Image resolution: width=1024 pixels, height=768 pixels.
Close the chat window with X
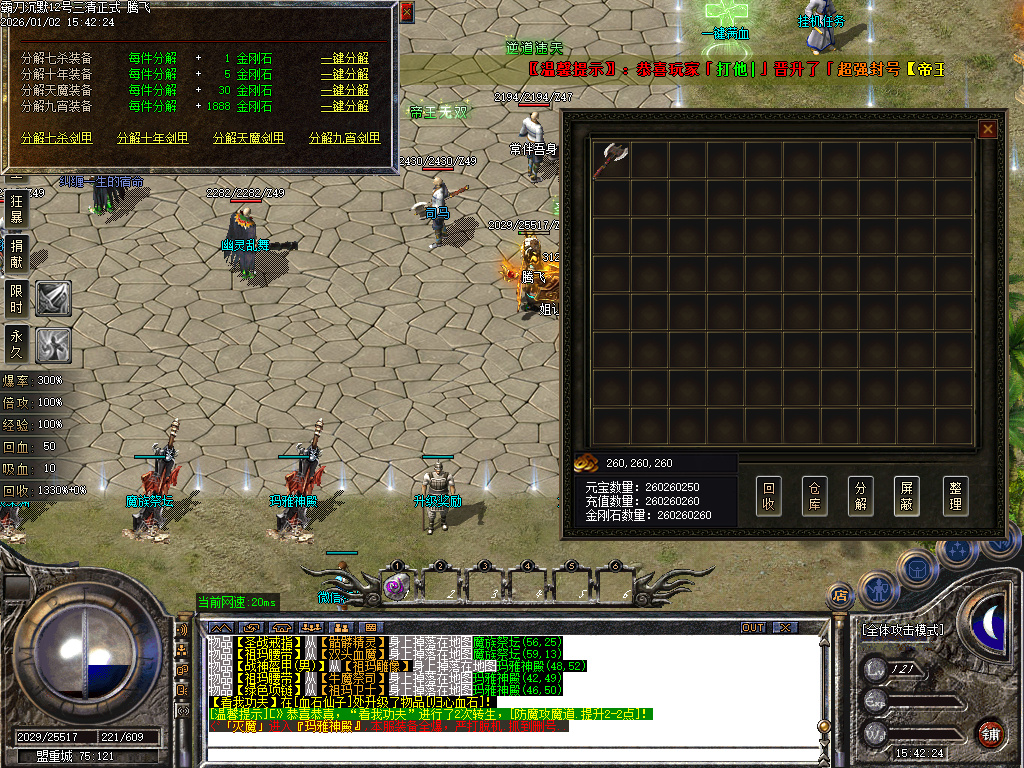tap(785, 627)
